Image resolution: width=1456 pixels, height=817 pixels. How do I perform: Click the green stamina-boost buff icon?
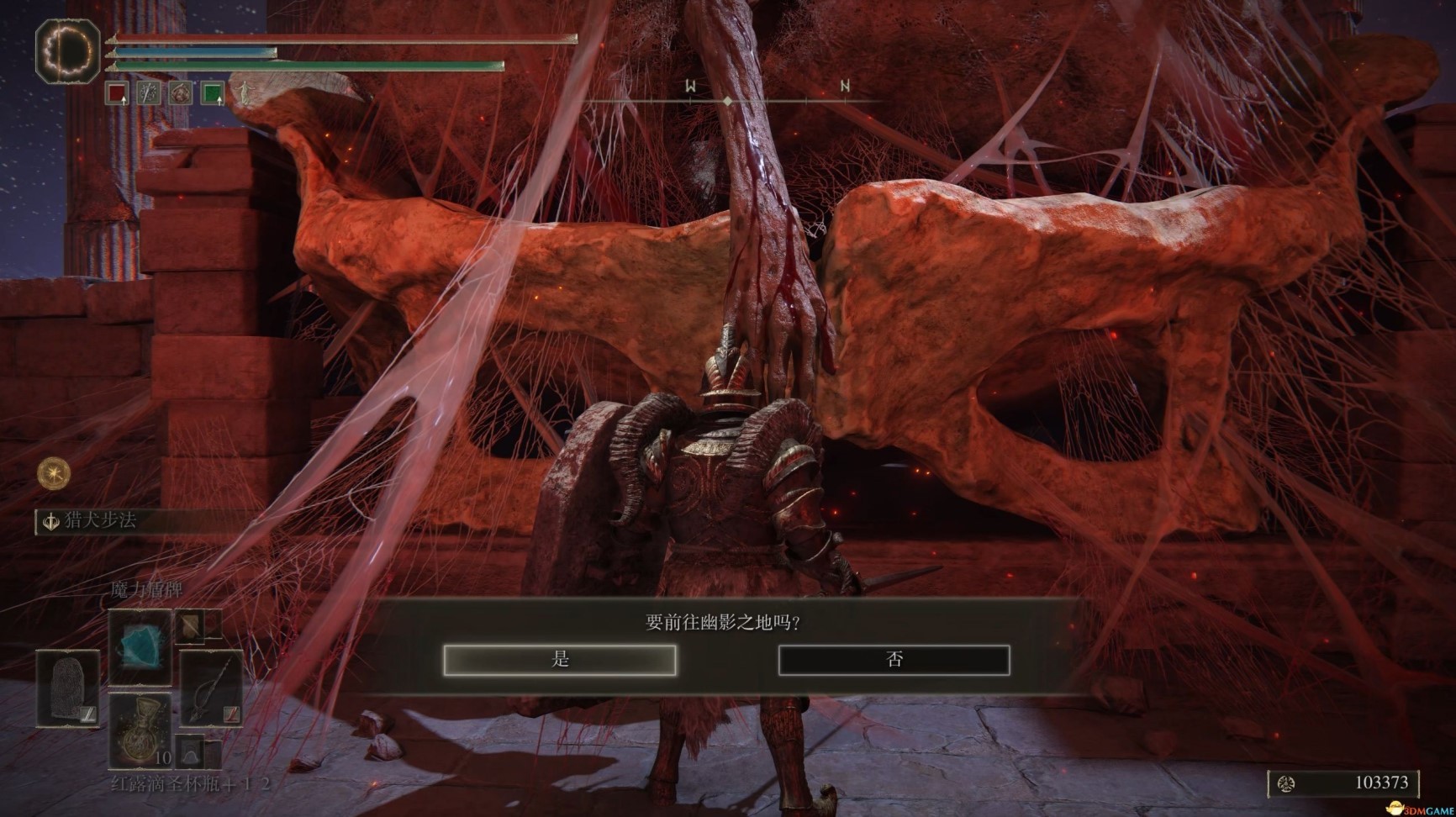click(213, 92)
